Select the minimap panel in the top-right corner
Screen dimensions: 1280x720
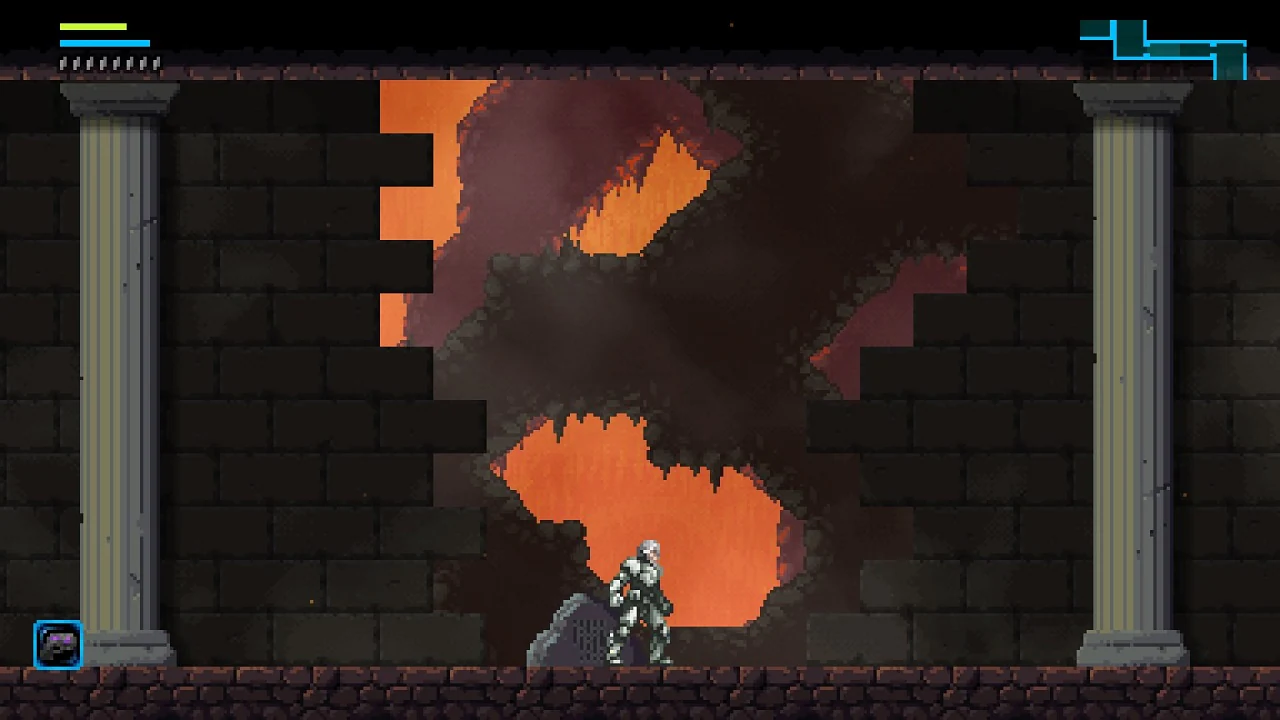(x=1160, y=45)
